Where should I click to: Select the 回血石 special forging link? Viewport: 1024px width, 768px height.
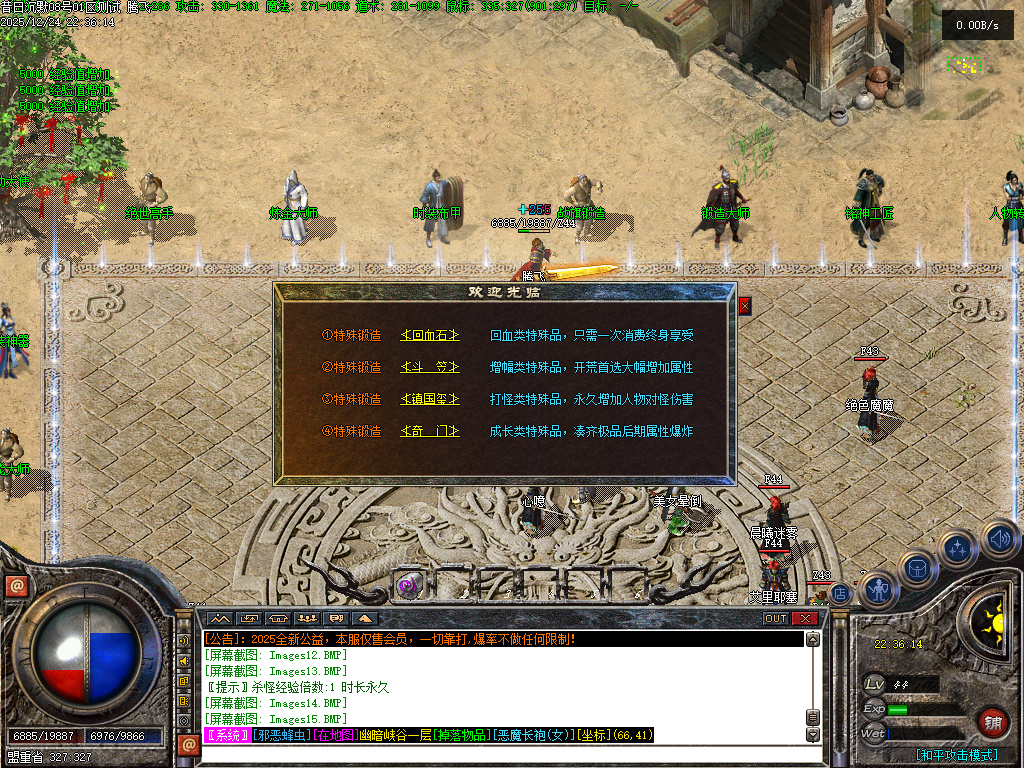click(430, 336)
